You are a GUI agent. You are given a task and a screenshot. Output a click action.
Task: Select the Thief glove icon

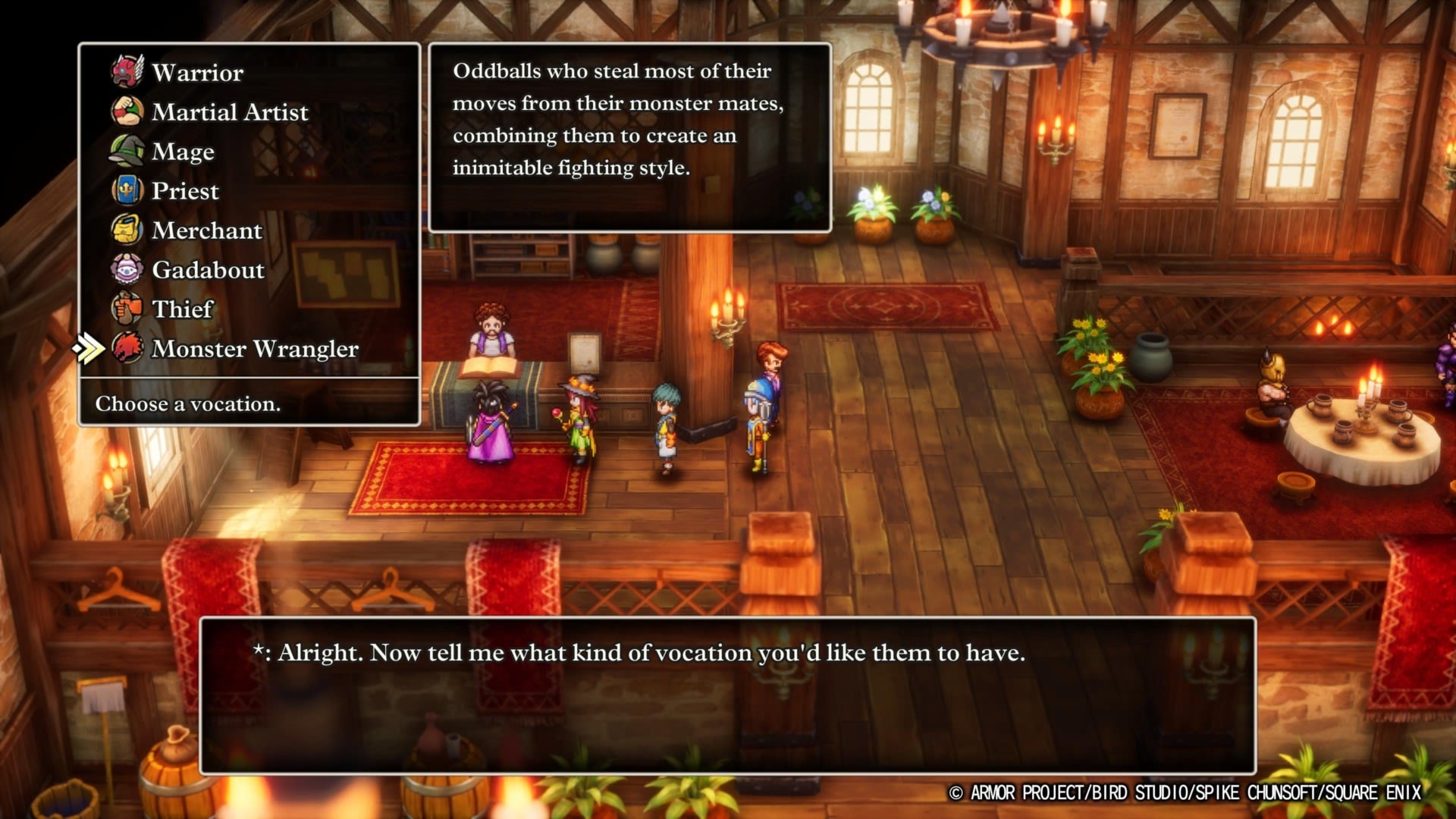coord(127,309)
